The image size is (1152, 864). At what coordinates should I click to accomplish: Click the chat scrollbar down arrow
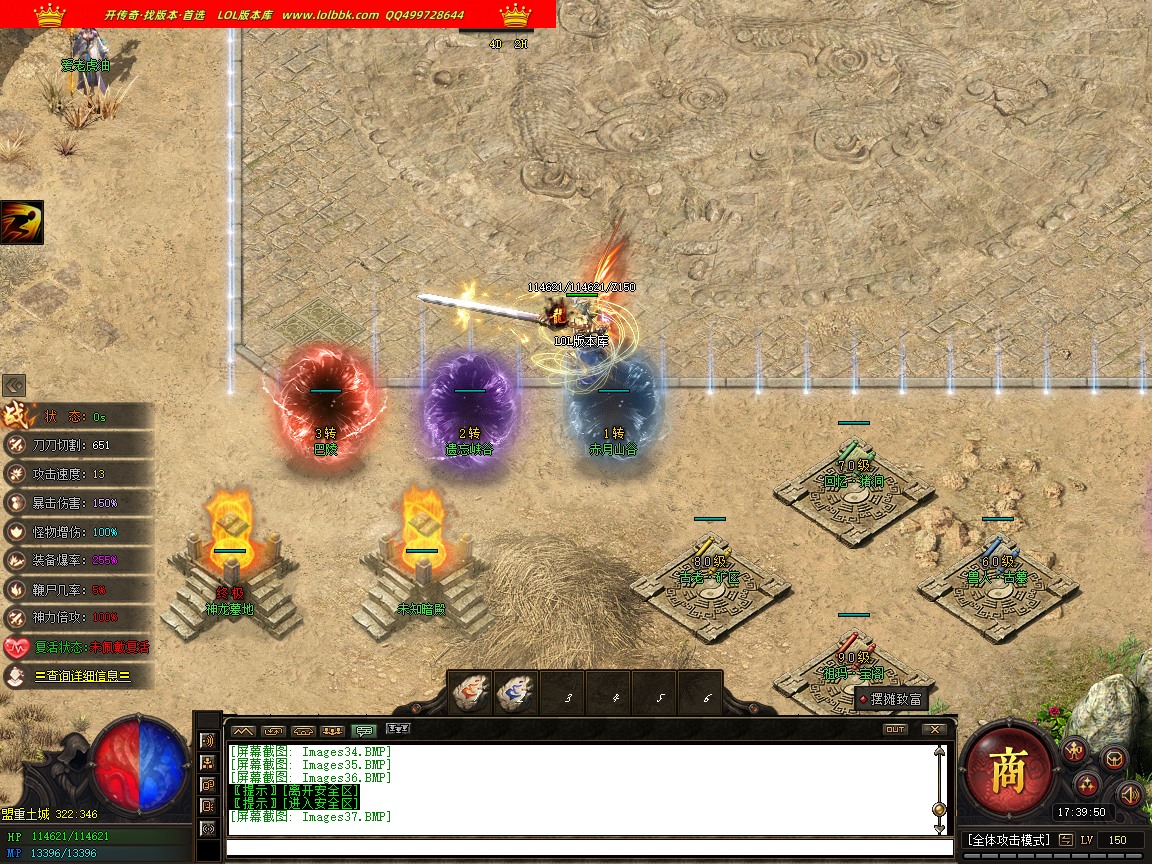click(x=939, y=829)
